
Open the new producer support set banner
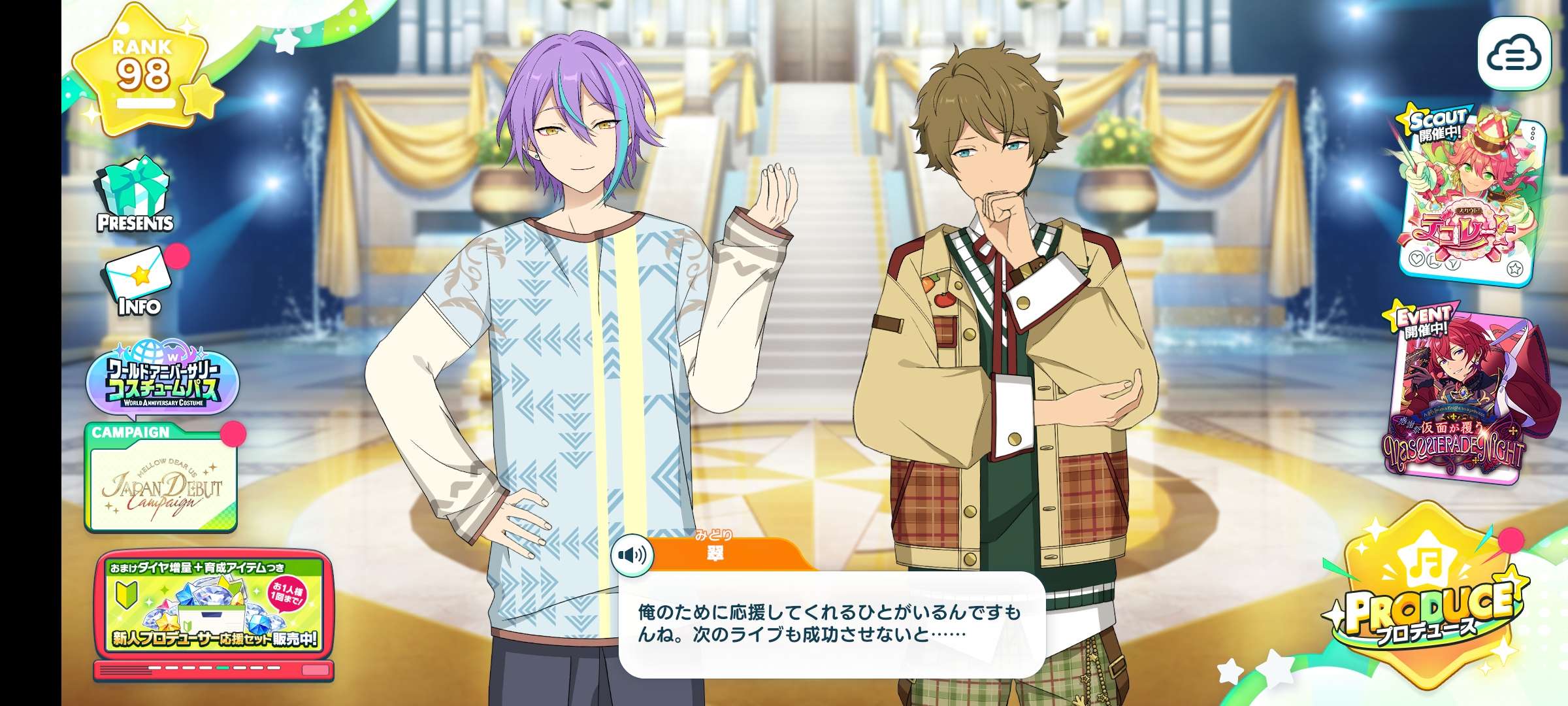pos(214,608)
